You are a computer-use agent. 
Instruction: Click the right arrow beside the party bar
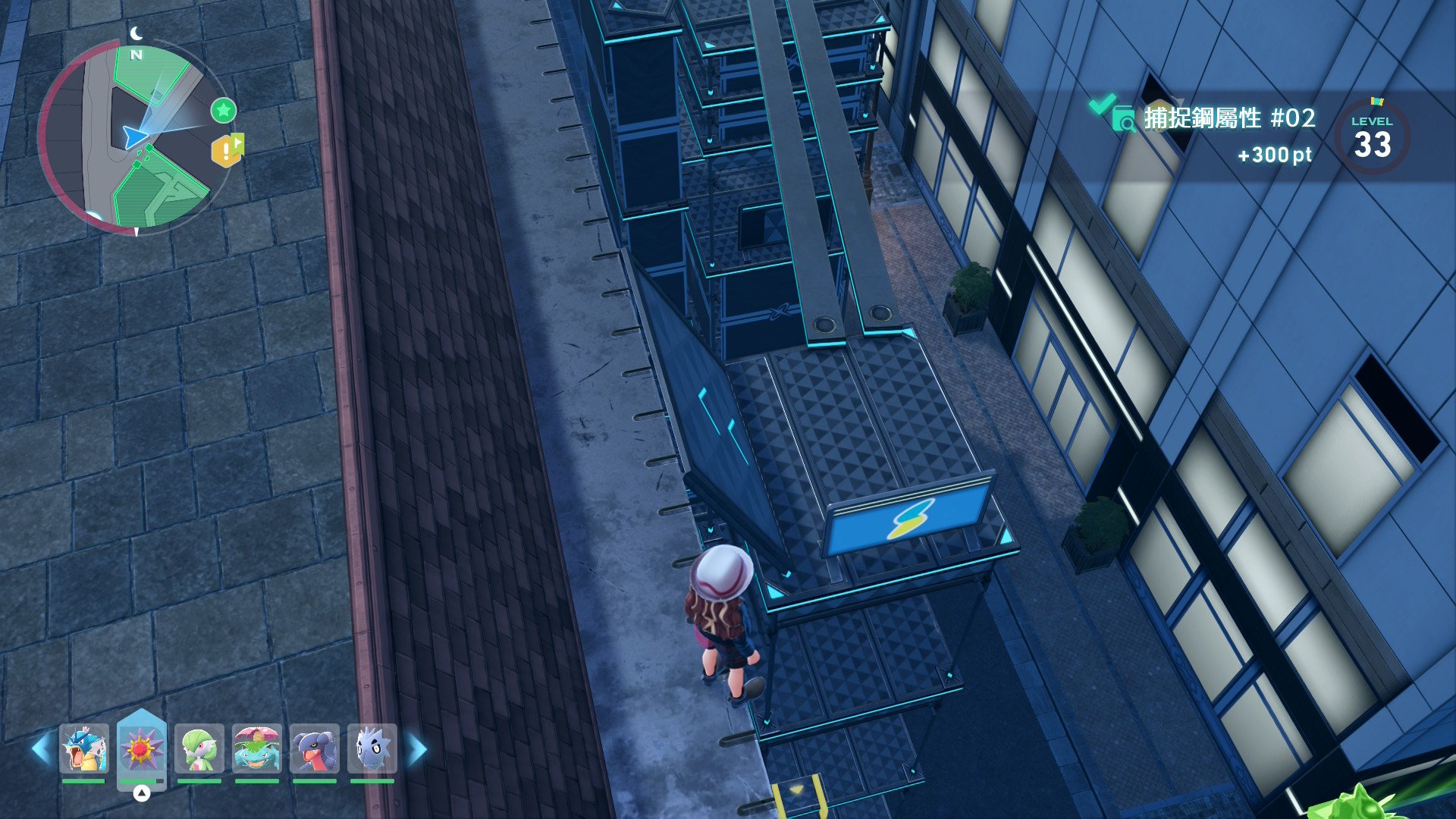point(418,749)
